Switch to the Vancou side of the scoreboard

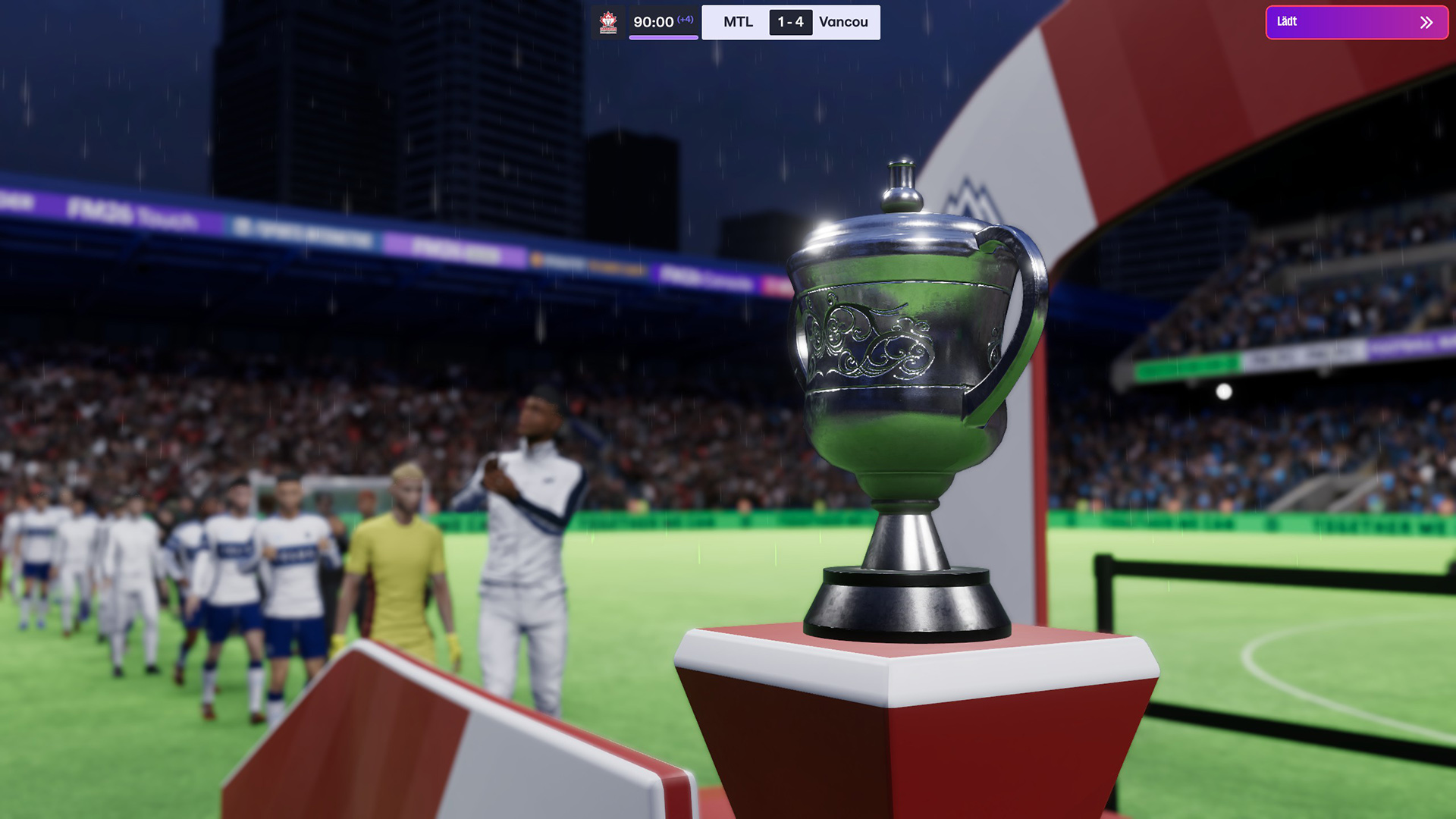844,22
